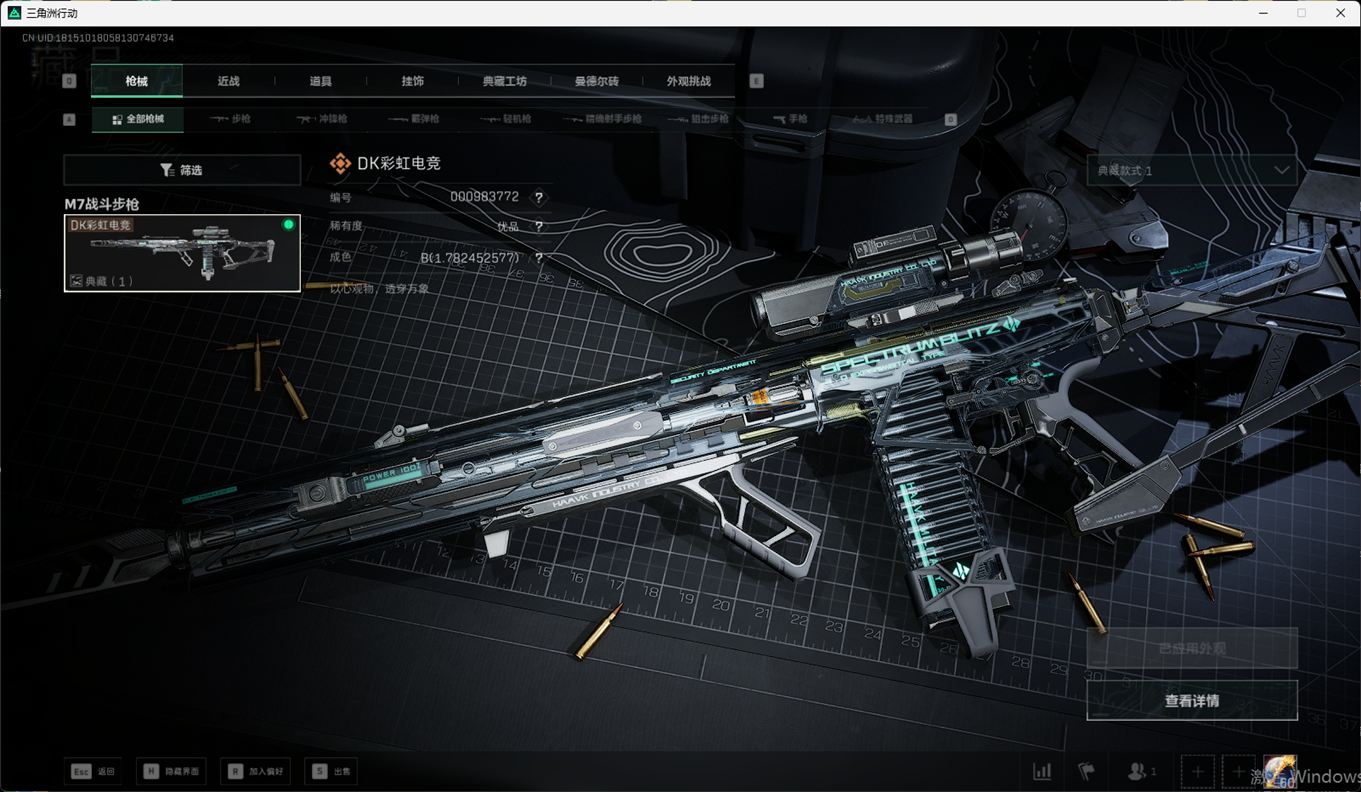This screenshot has height=792, width=1361.
Task: Select the DK彩虹电竞 M7 skin thumbnail
Action: tap(182, 253)
